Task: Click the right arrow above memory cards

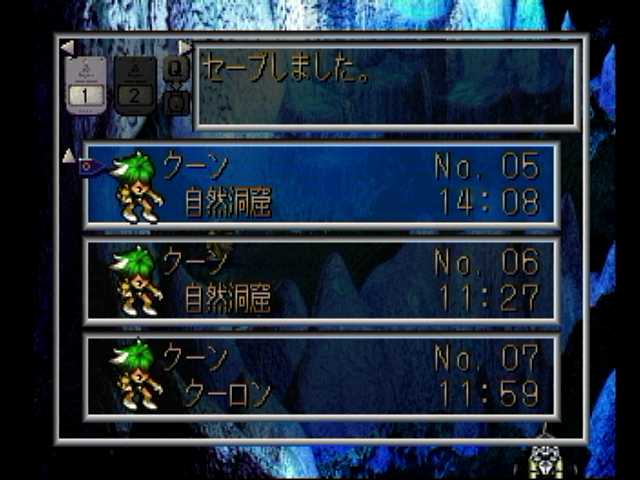Action: coord(184,47)
